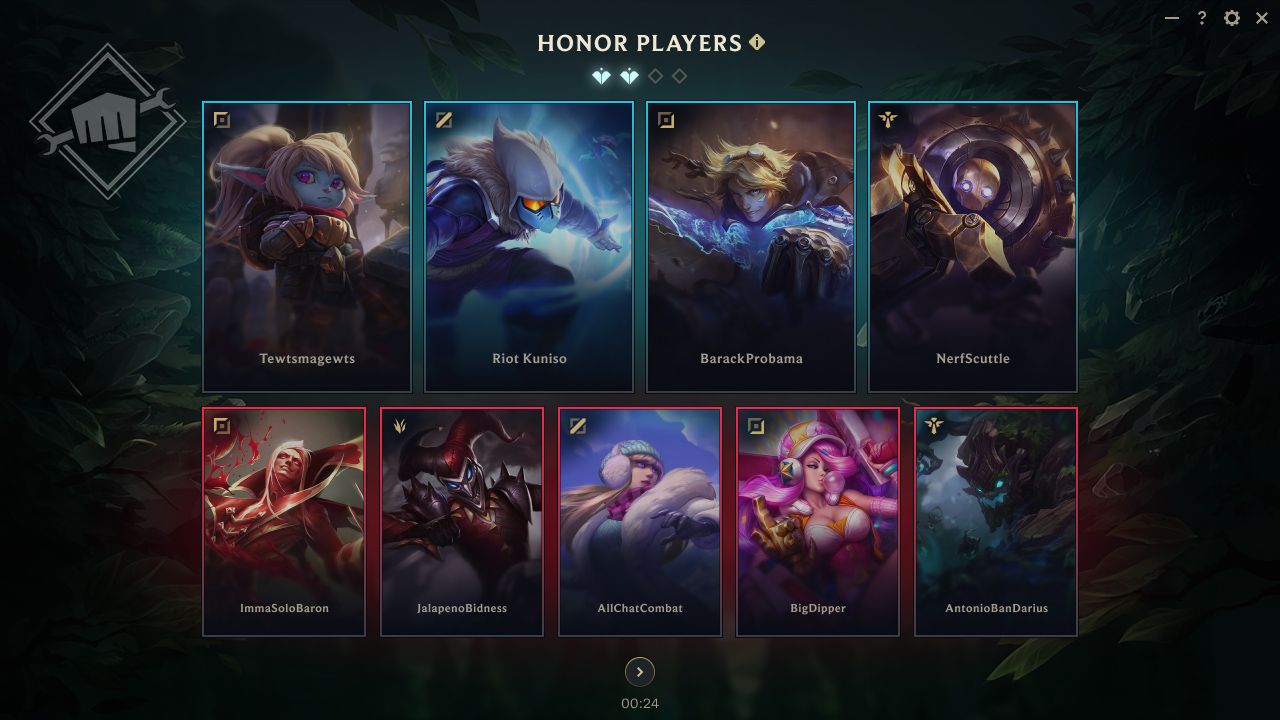Select BigDipper's Miss Fortune card
Screen dimensions: 1280x720
tap(818, 520)
